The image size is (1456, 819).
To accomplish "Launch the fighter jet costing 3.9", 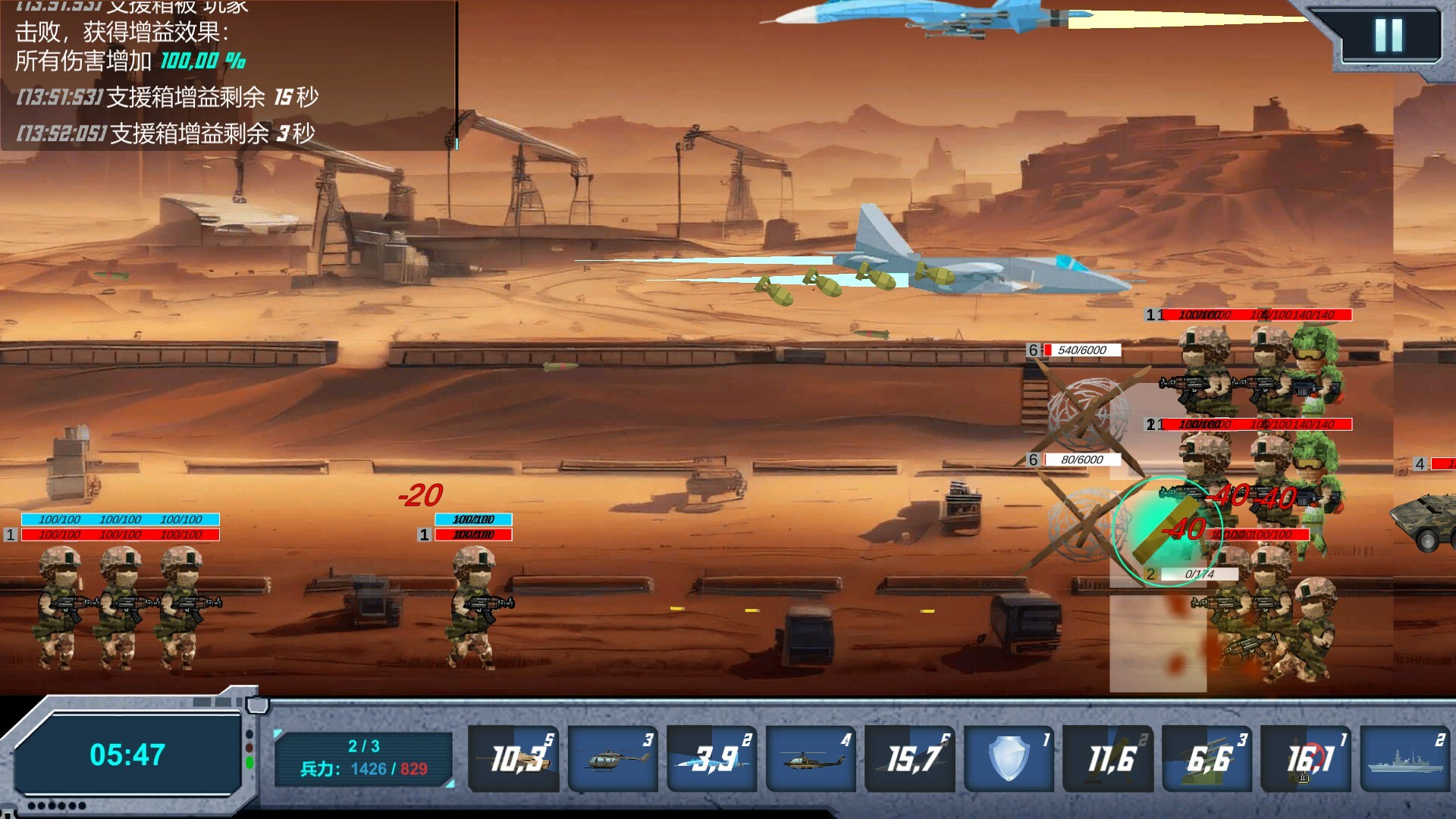I will click(711, 757).
